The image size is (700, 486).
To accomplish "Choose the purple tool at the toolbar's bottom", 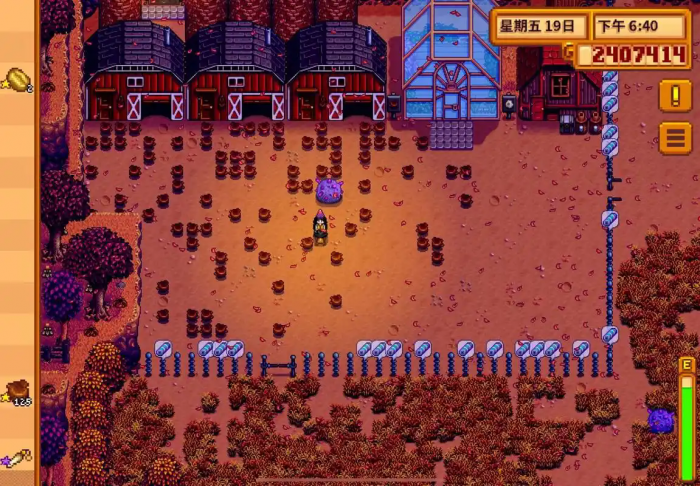I will 18,461.
